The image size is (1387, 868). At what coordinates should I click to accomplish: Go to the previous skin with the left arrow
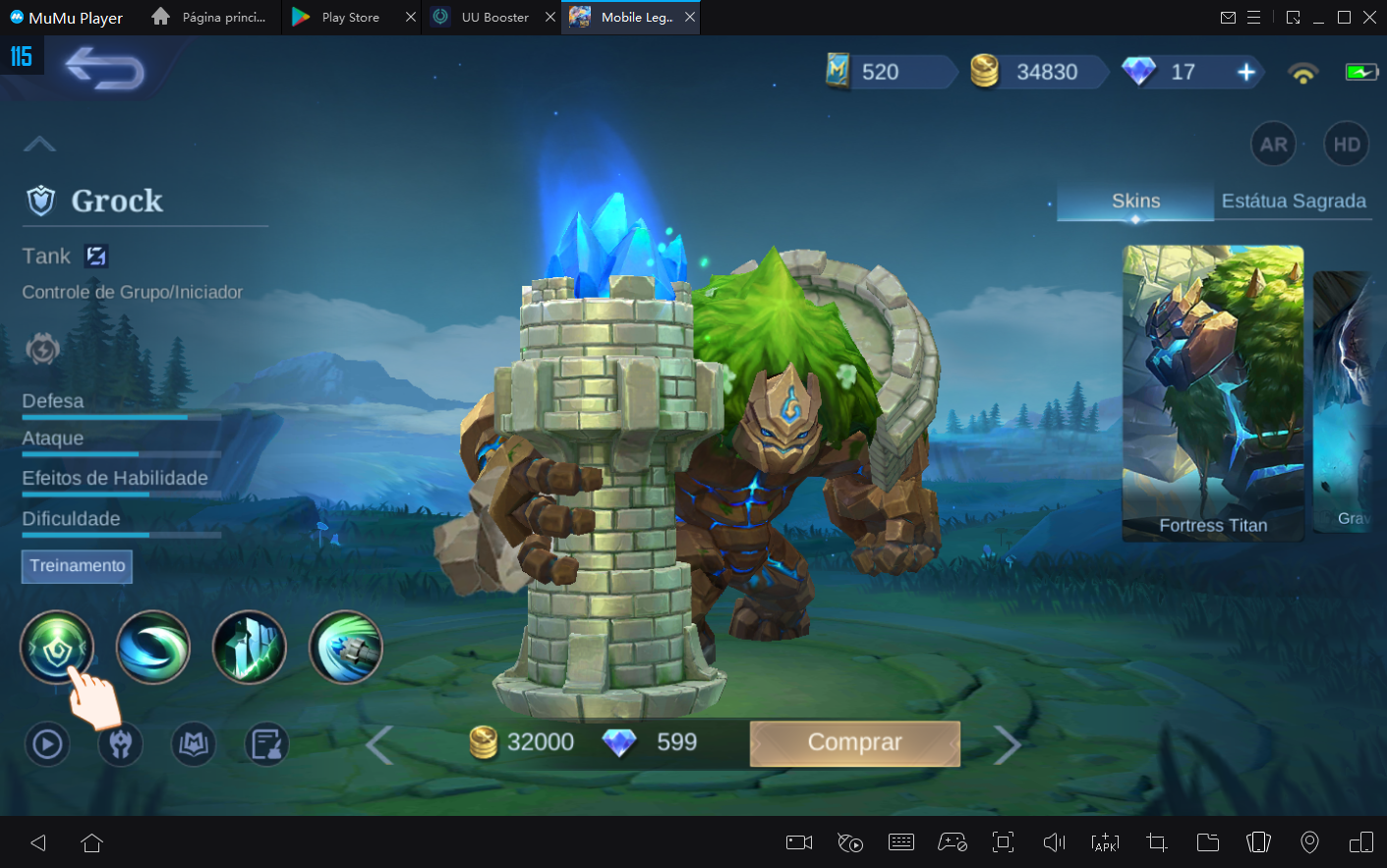[379, 744]
